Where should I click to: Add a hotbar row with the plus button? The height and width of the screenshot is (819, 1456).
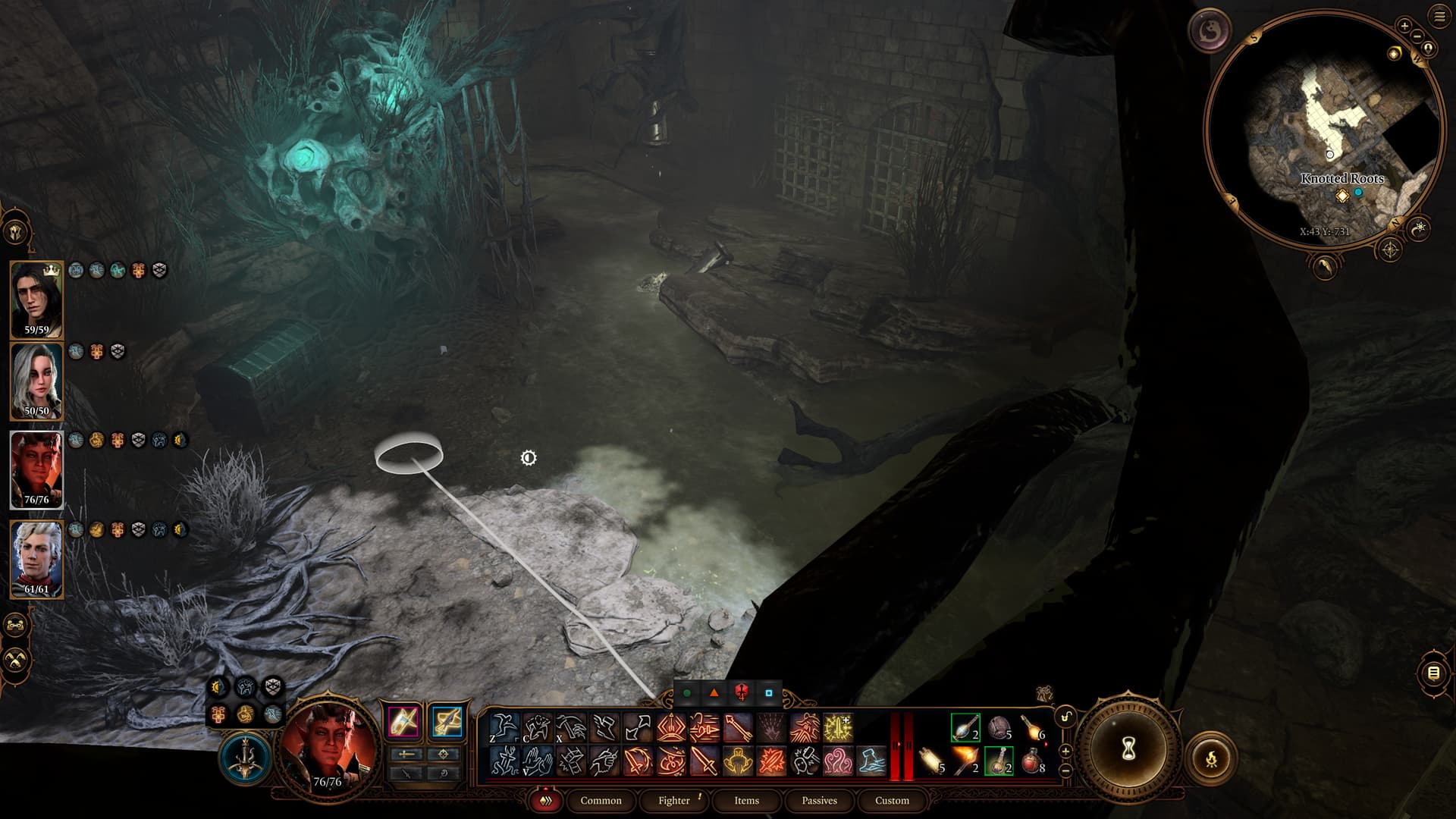(x=1065, y=751)
